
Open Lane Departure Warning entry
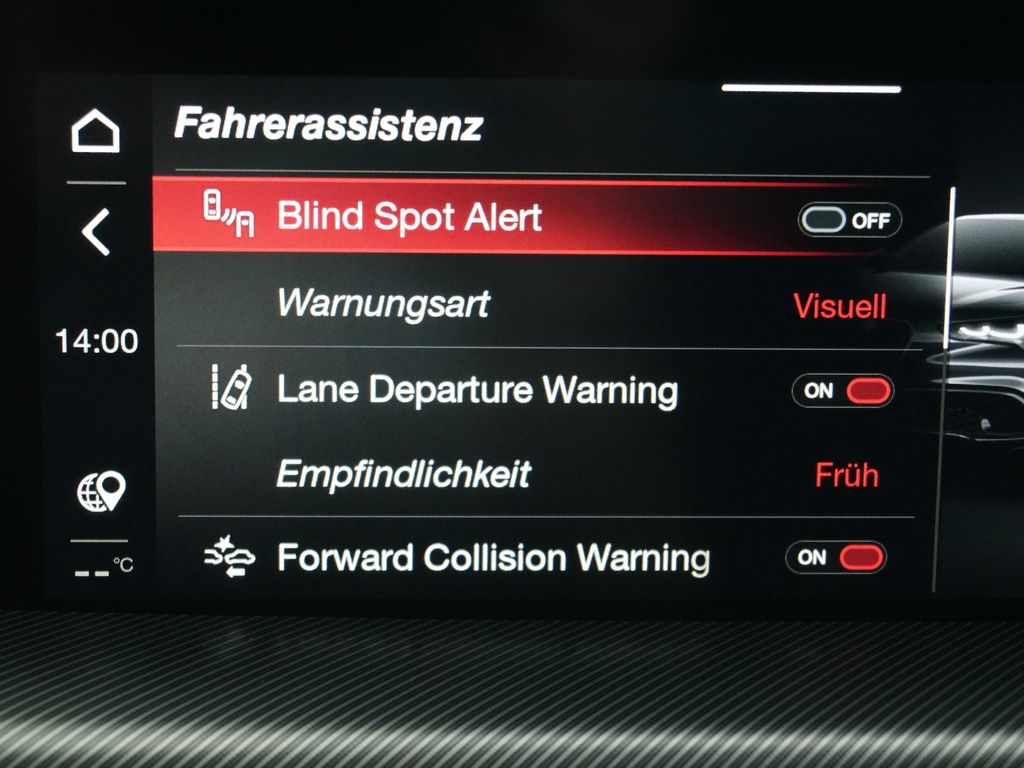(476, 389)
